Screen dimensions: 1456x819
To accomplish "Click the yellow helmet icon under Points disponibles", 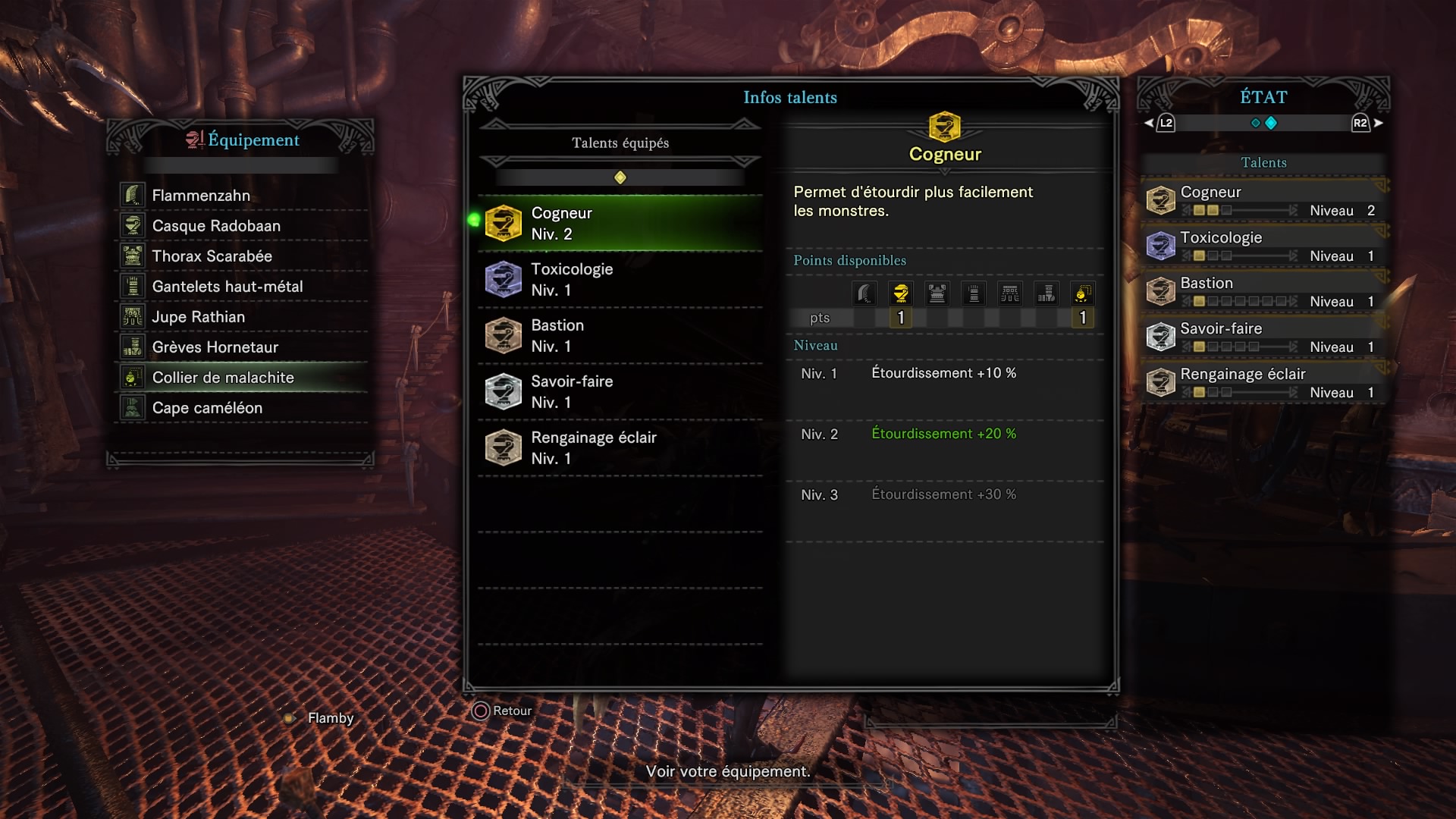I will pyautogui.click(x=901, y=293).
